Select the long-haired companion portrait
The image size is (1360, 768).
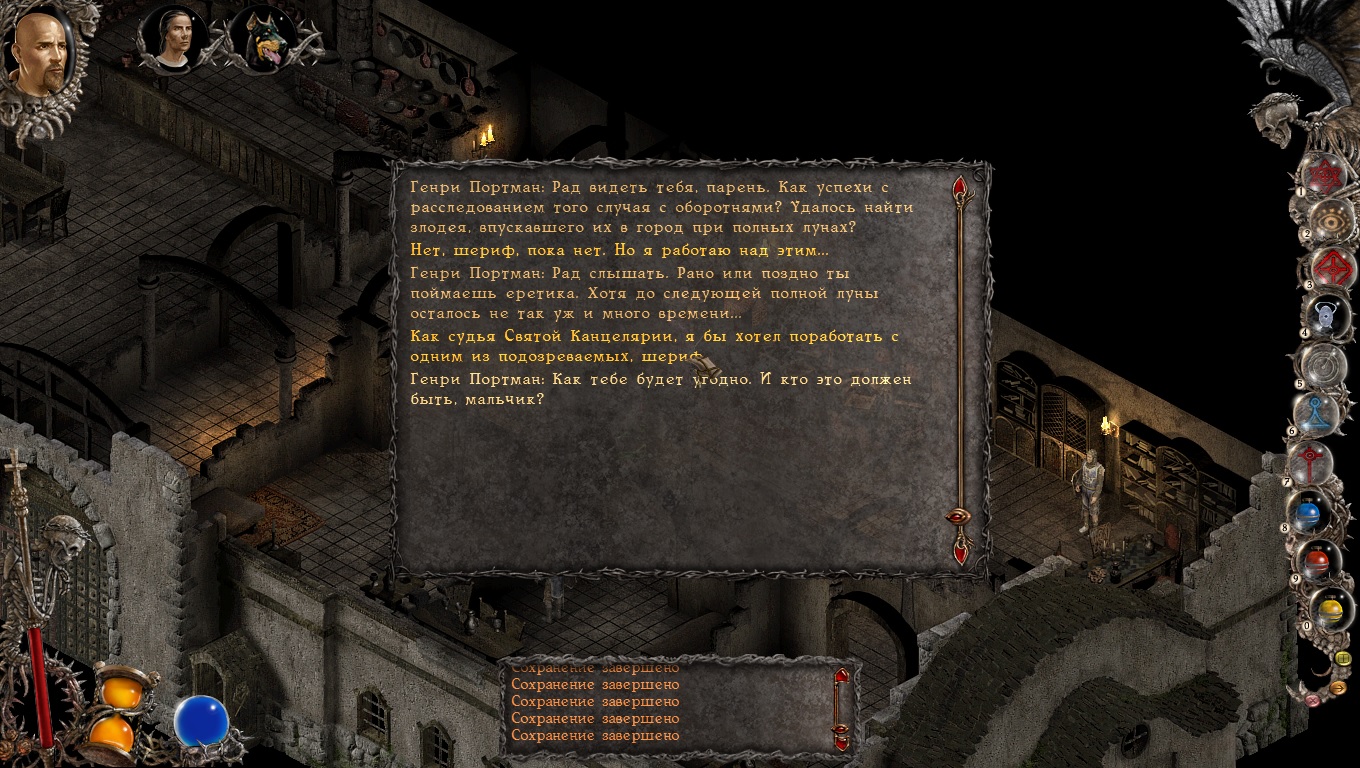(172, 38)
